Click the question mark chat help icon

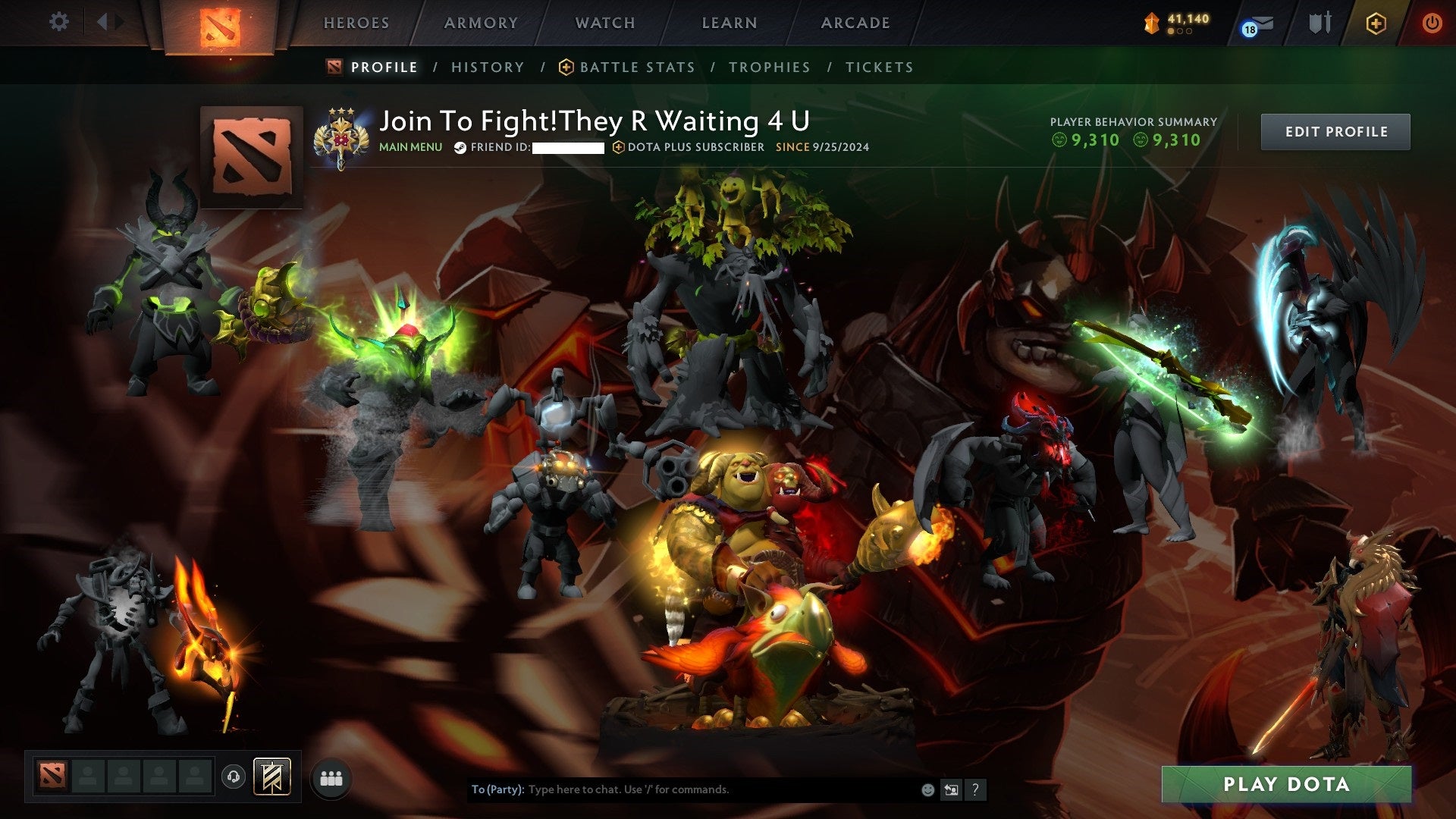[x=974, y=789]
